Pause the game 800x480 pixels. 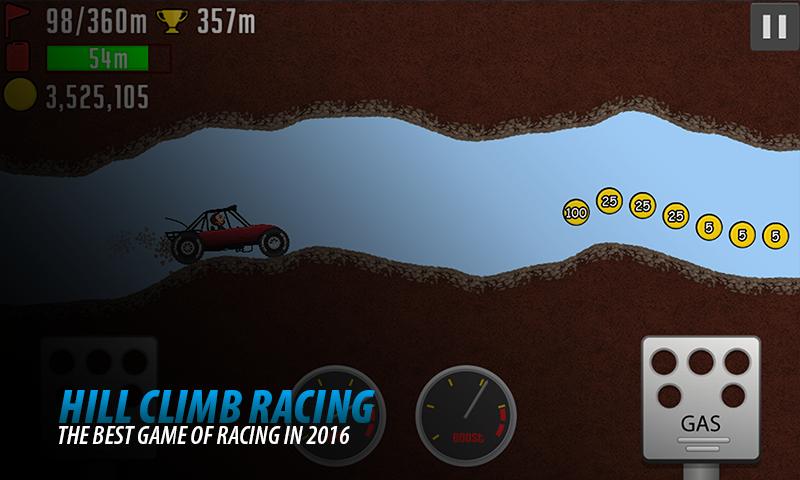point(773,27)
